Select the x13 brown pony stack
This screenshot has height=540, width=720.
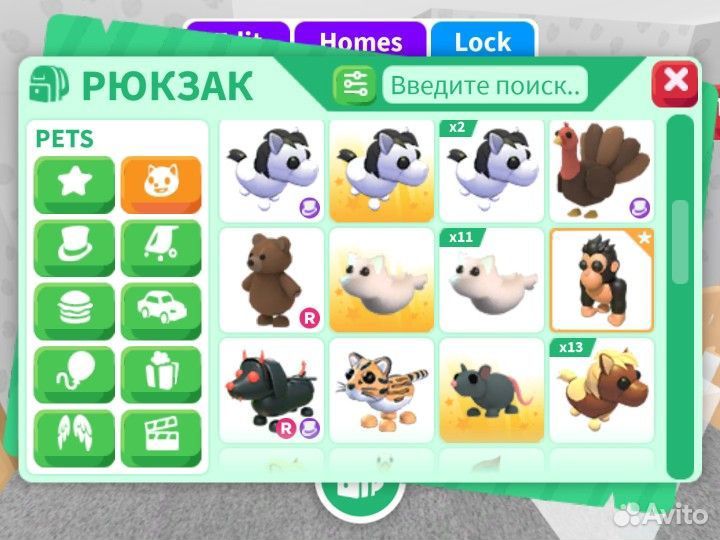tap(602, 391)
